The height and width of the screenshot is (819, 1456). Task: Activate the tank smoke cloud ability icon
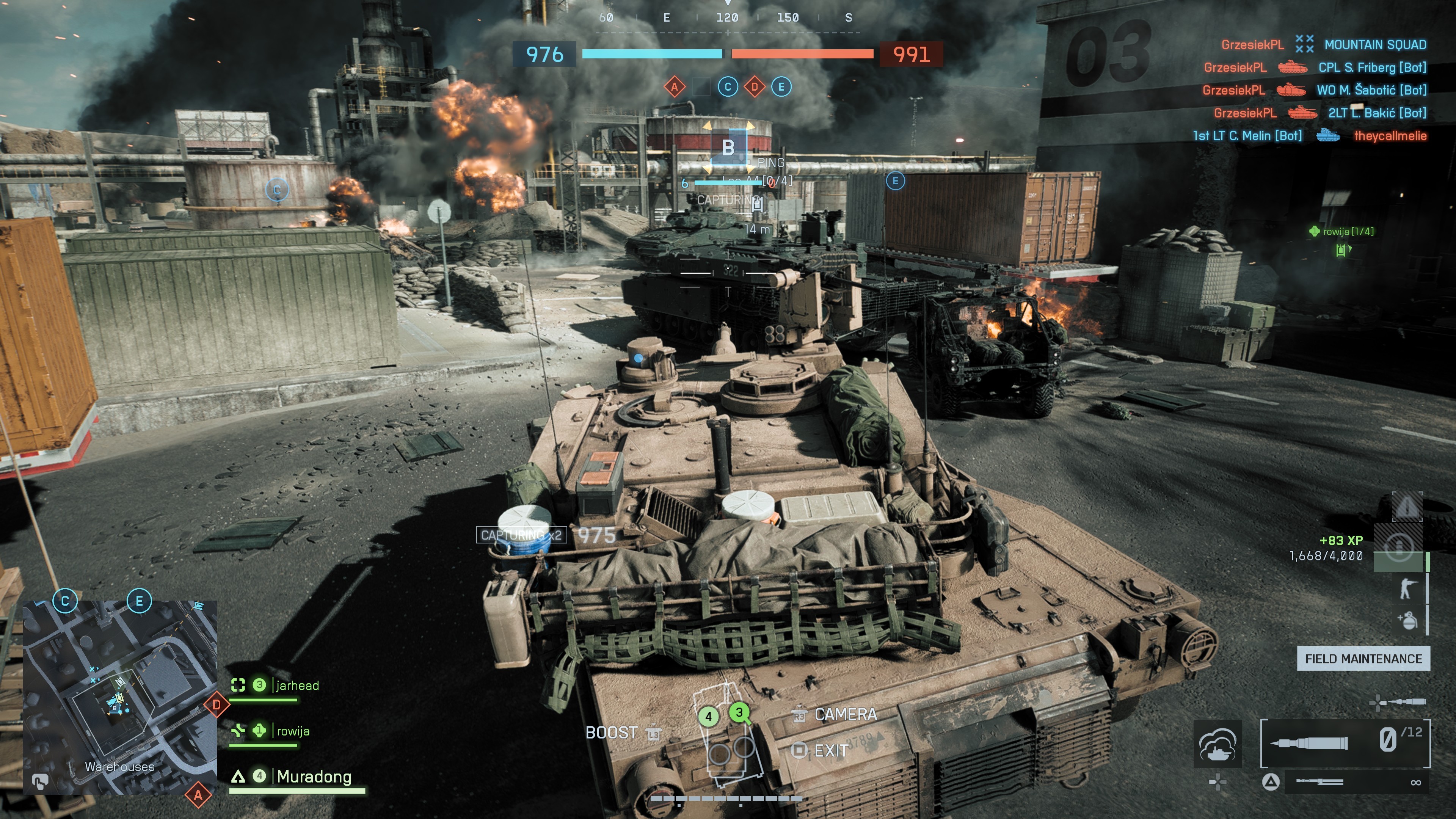coord(1218,744)
